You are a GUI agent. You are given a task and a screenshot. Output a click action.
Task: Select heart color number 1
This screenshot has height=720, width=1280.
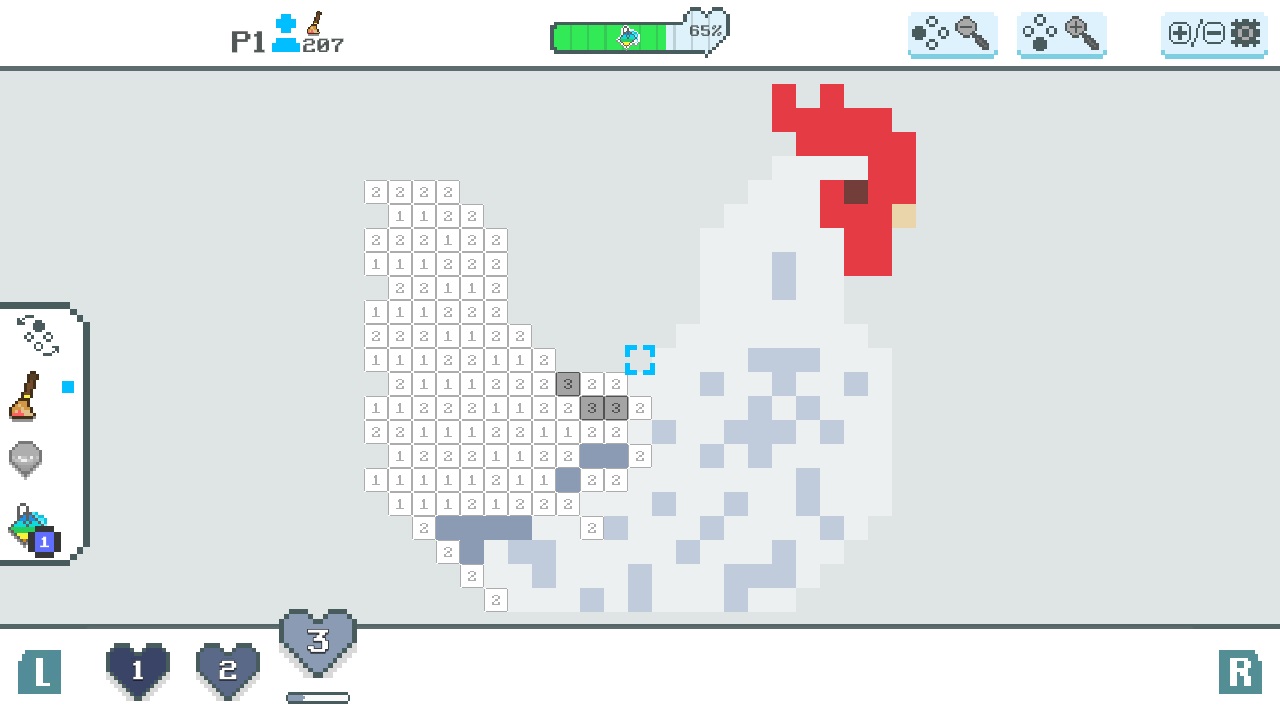tap(137, 668)
